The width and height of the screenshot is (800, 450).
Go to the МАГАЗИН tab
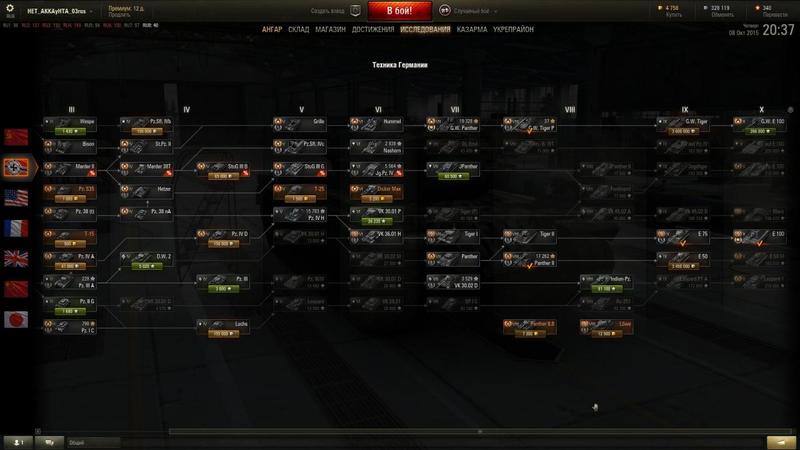[330, 30]
